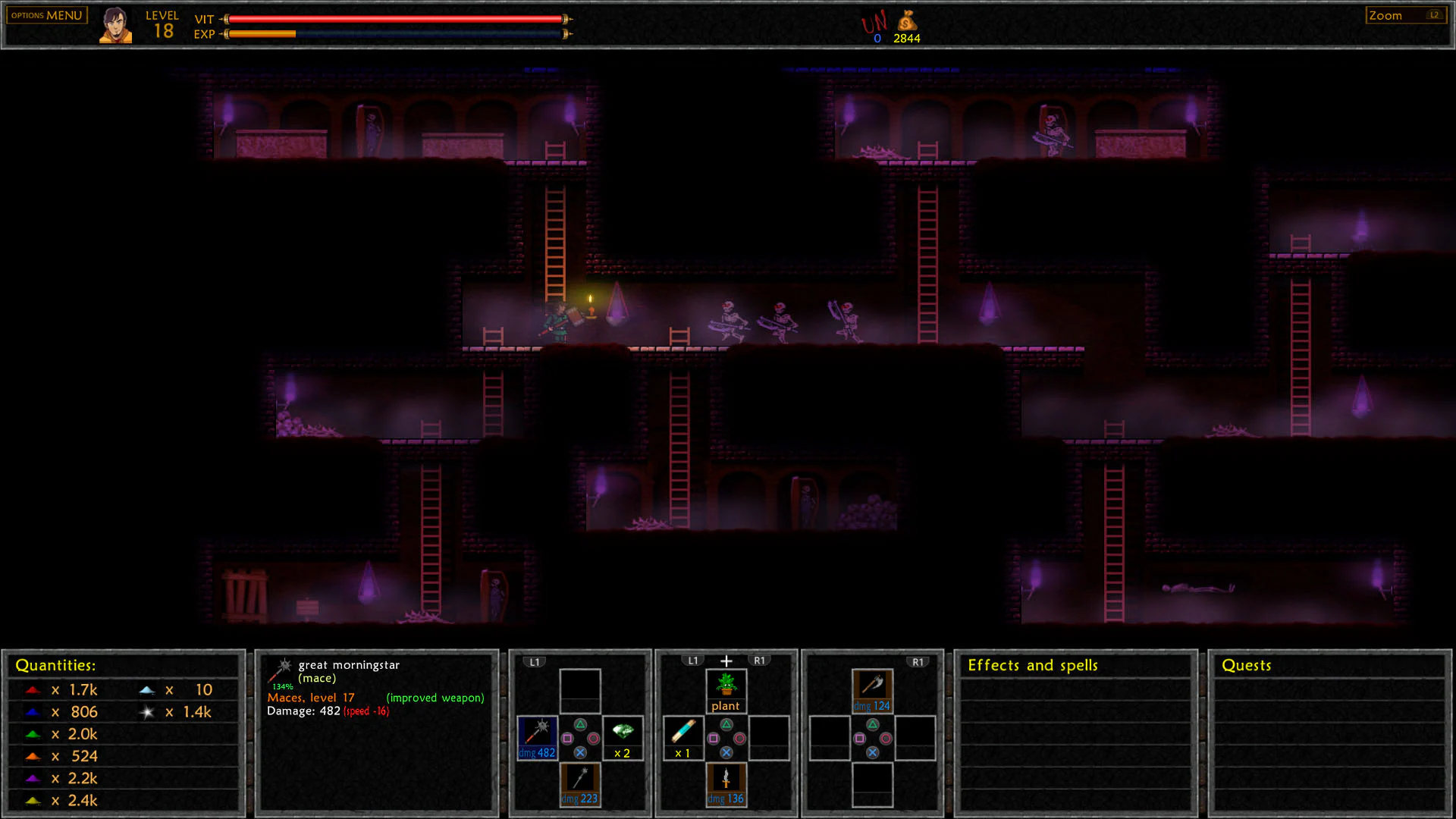Expand the R1 quick-slot tab
The width and height of the screenshot is (1456, 819).
[x=919, y=661]
